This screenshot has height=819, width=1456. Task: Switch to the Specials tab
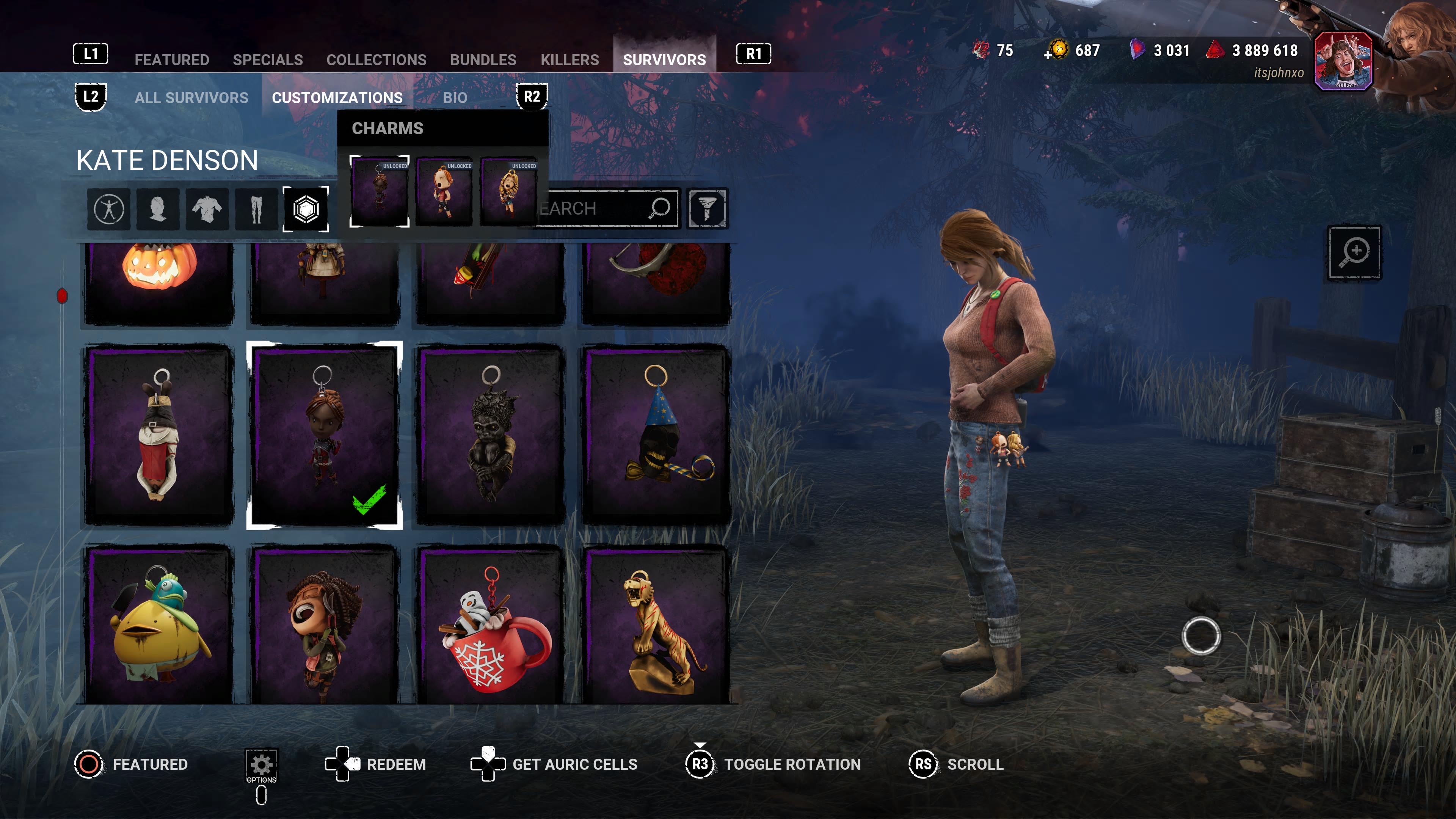(x=267, y=60)
